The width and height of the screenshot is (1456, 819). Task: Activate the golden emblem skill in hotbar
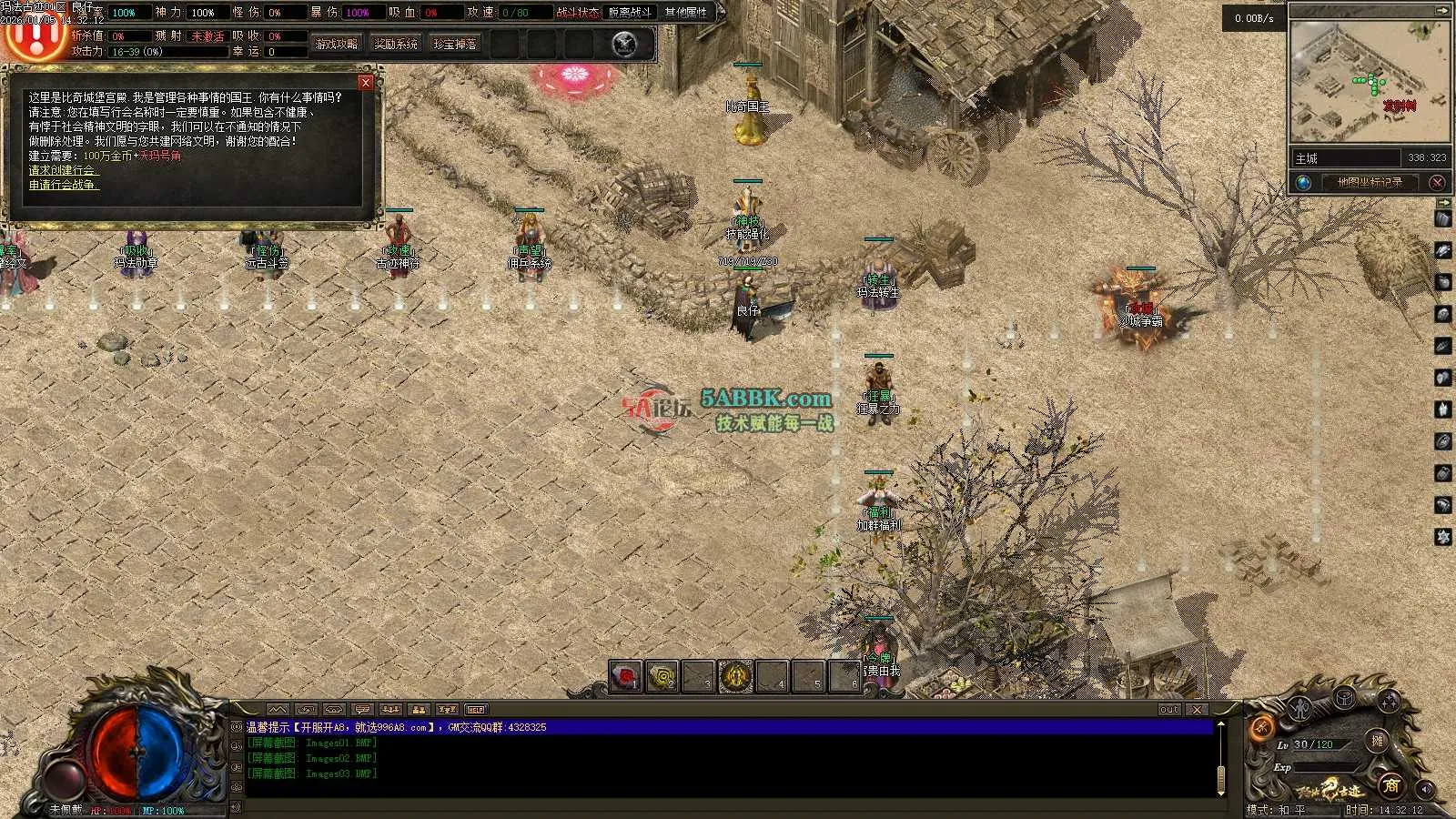[735, 677]
